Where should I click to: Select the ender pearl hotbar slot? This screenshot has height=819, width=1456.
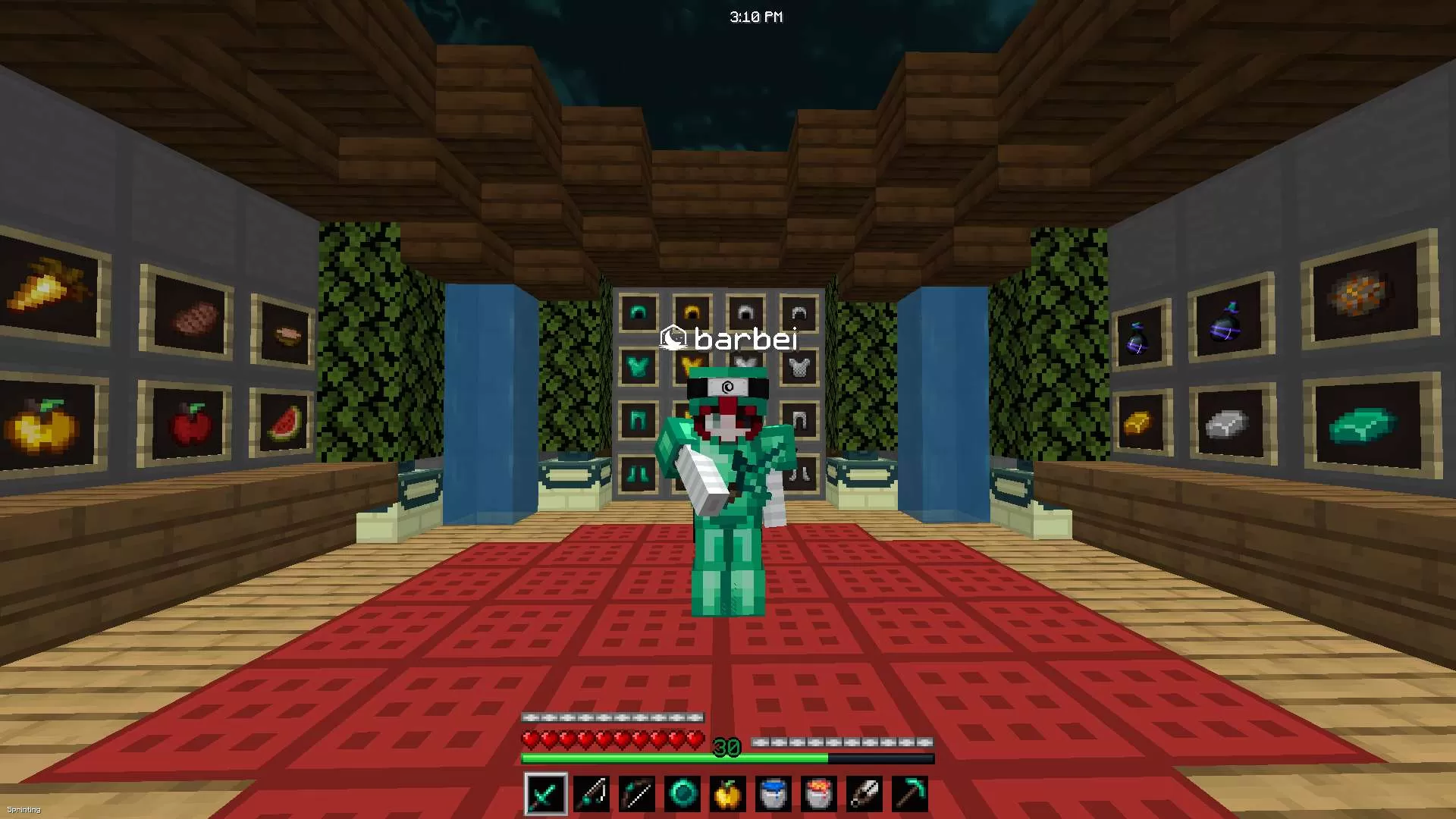pos(681,792)
